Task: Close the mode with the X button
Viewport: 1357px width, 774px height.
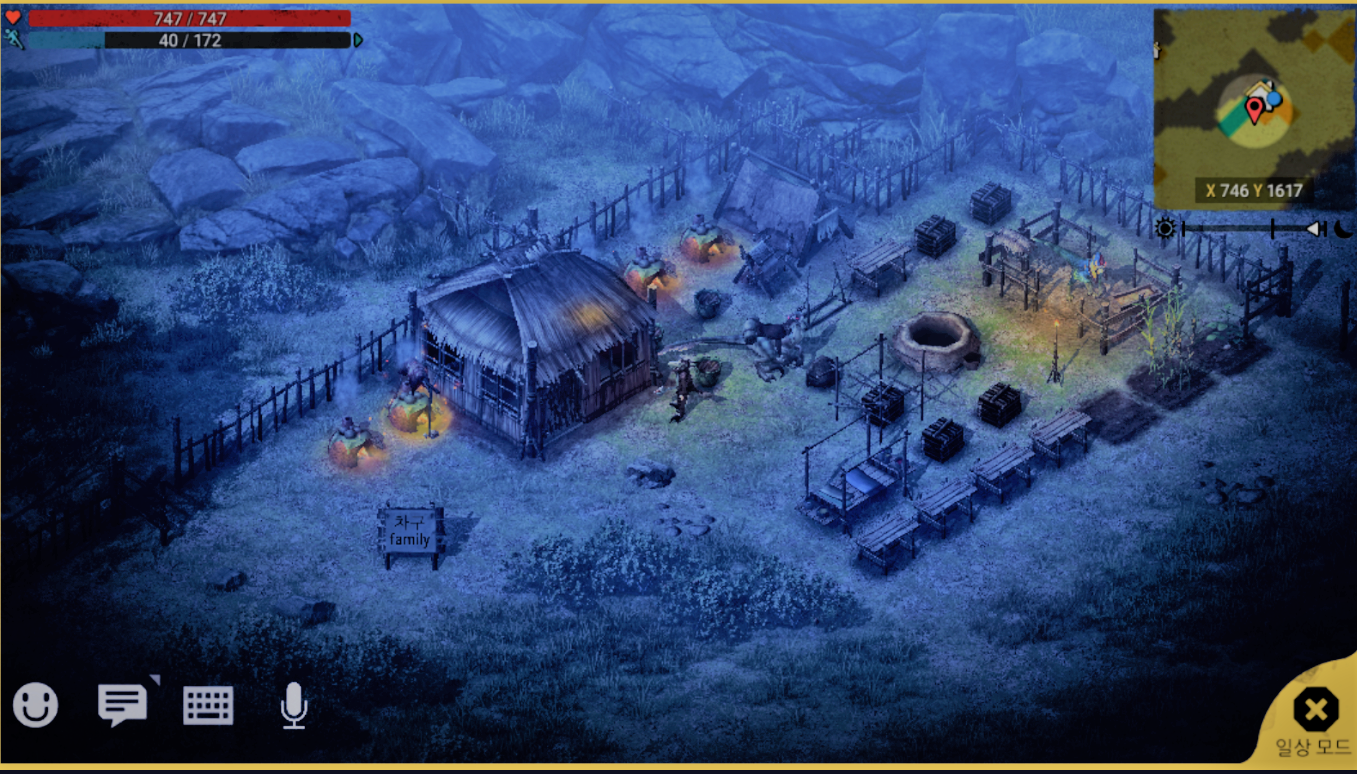Action: click(1315, 710)
